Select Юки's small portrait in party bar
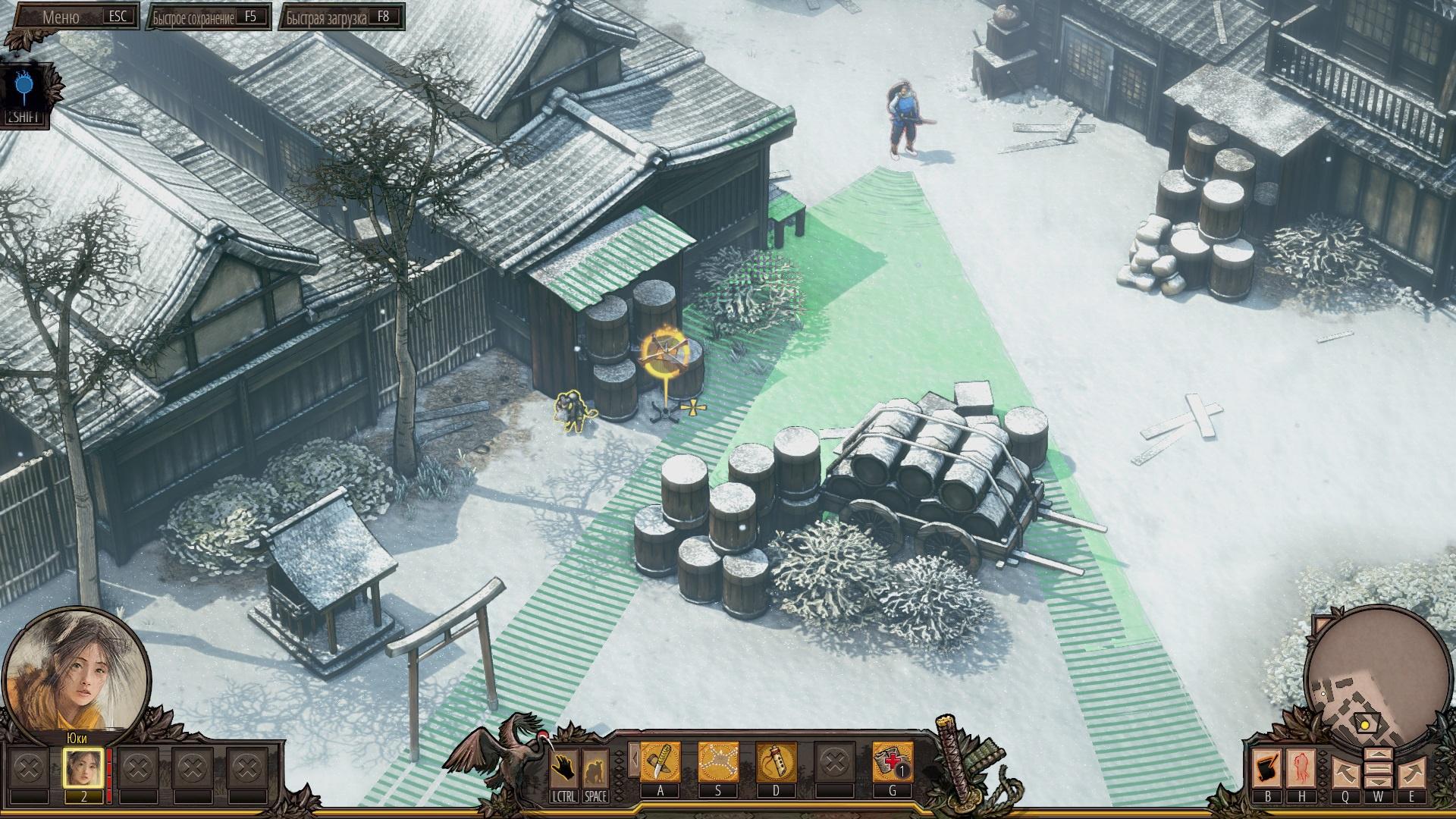Image resolution: width=1456 pixels, height=819 pixels. click(x=83, y=769)
